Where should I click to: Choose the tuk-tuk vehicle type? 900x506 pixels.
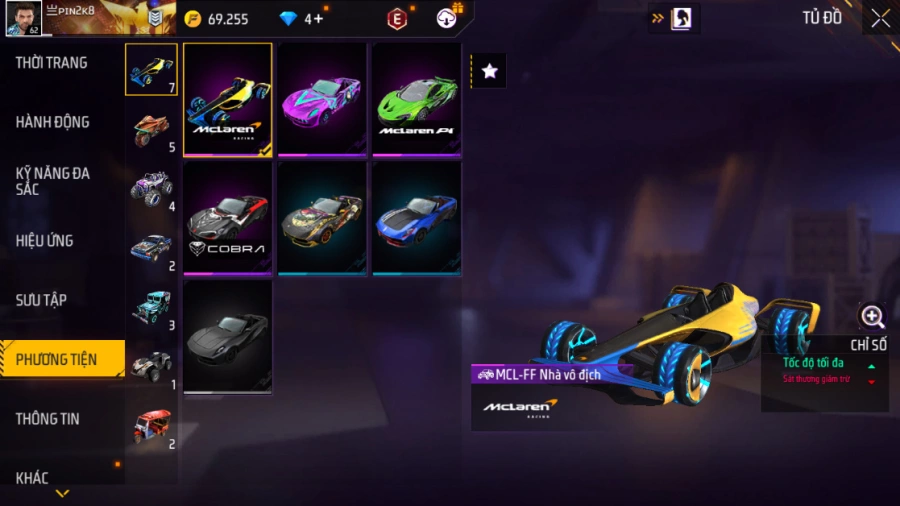coord(152,425)
